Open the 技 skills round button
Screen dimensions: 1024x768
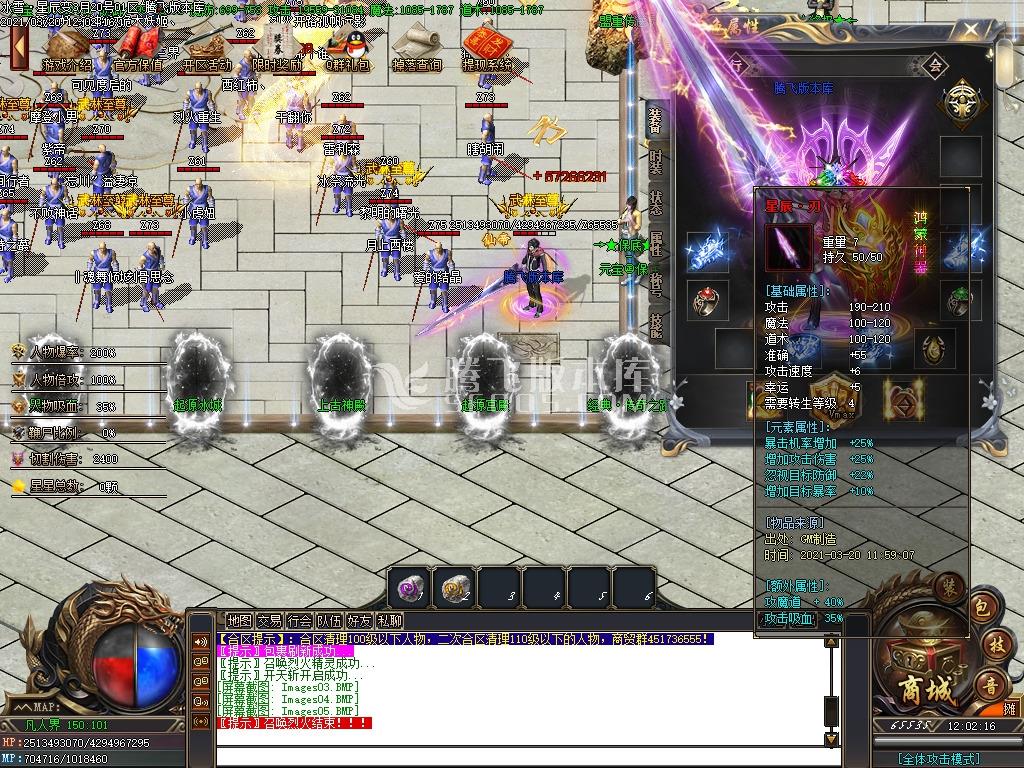point(993,645)
